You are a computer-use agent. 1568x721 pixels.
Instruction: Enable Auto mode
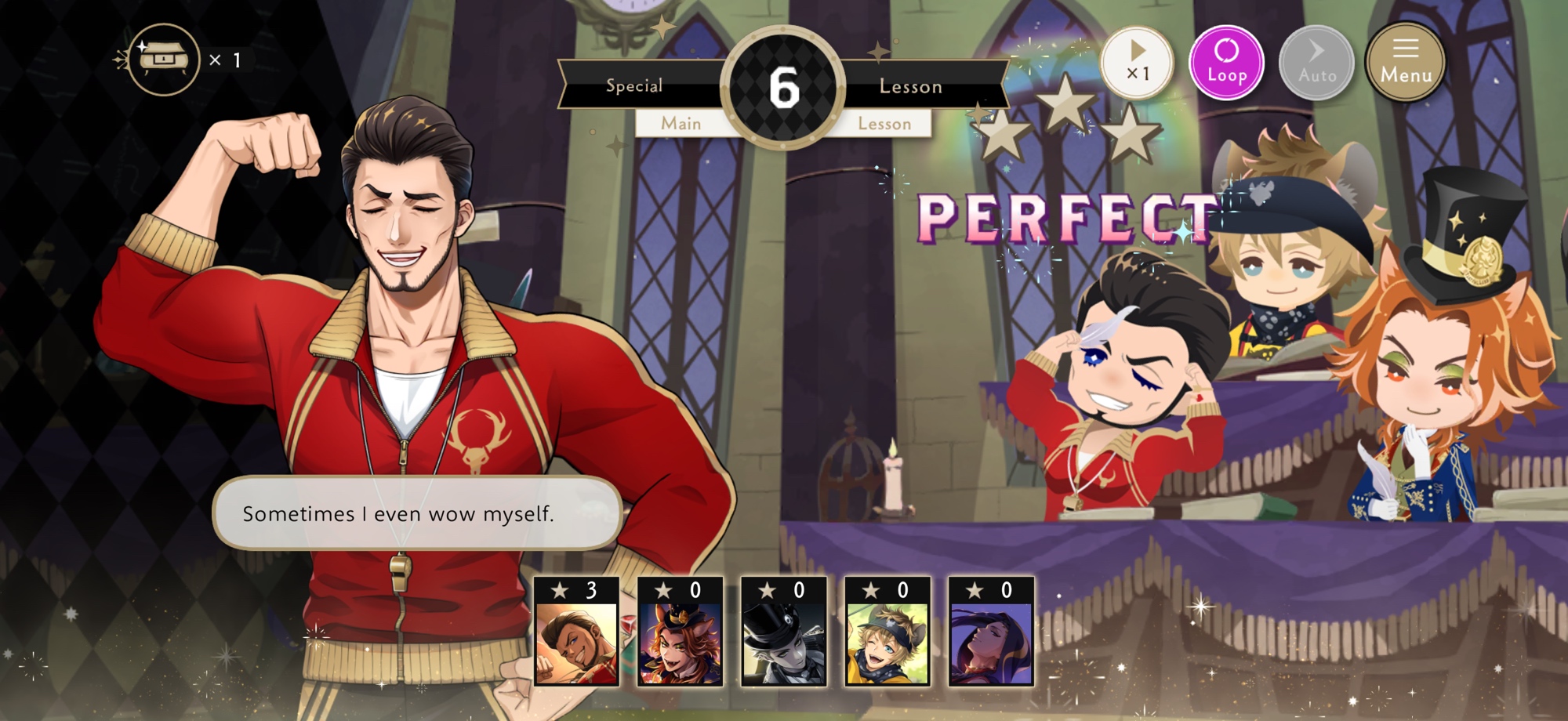pyautogui.click(x=1316, y=63)
